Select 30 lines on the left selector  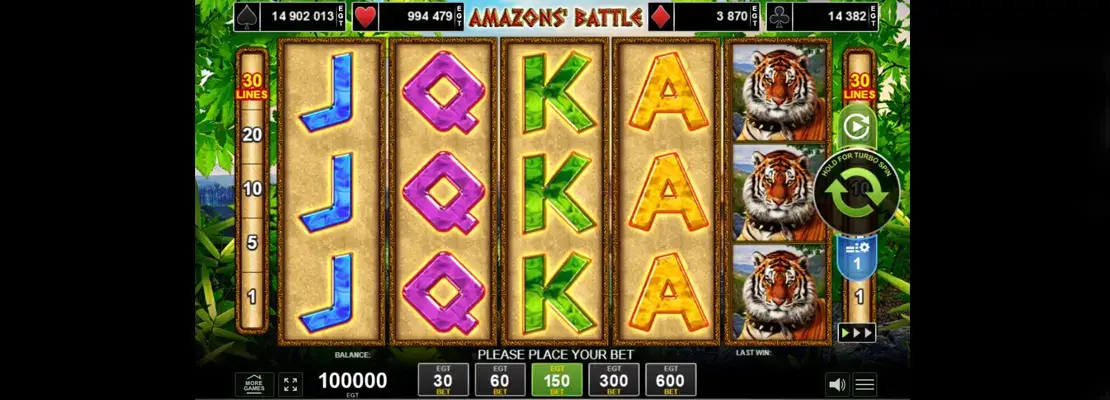click(x=252, y=86)
